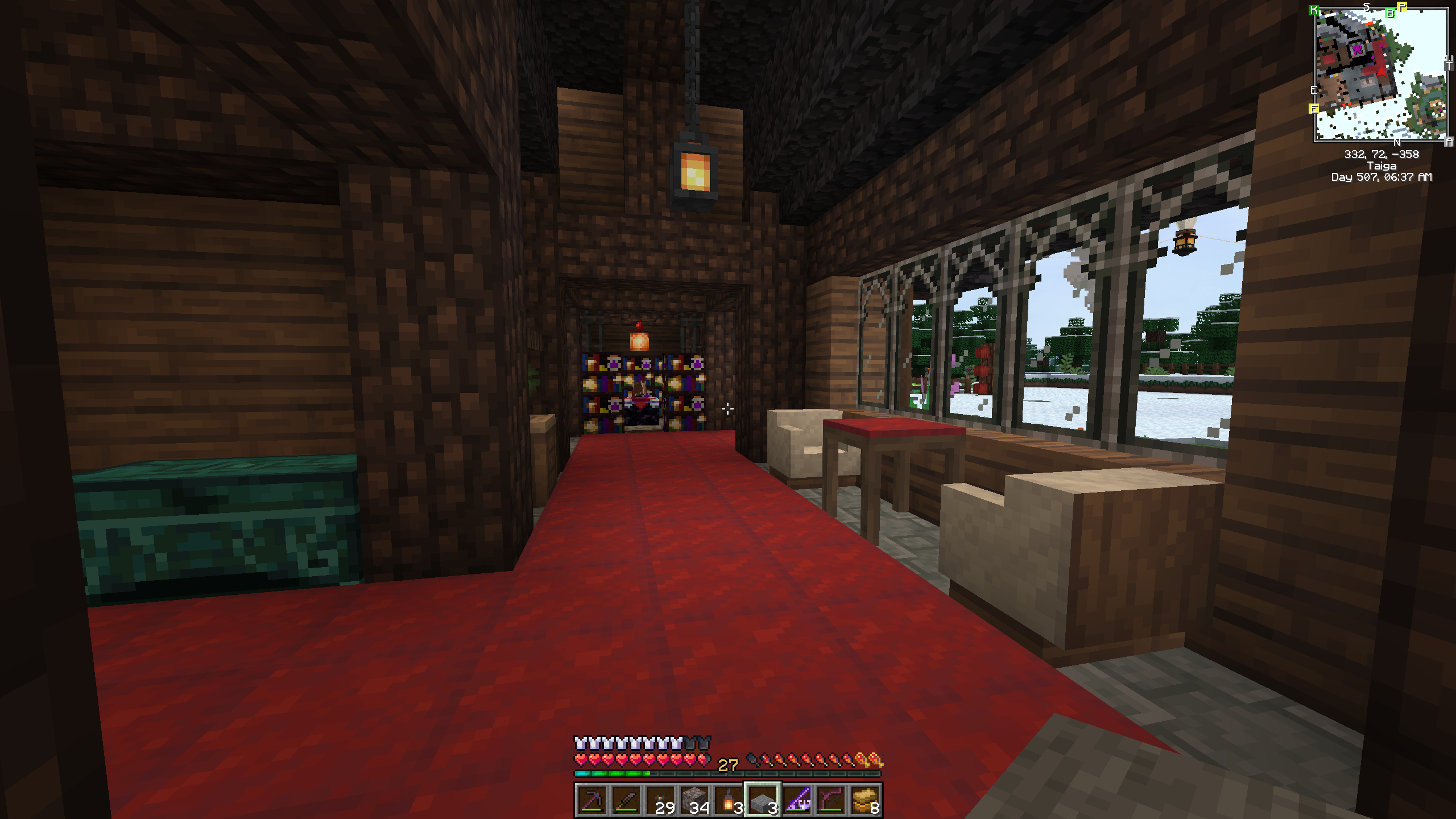The width and height of the screenshot is (1456, 819).
Task: Select the bread stack of 8
Action: (865, 801)
